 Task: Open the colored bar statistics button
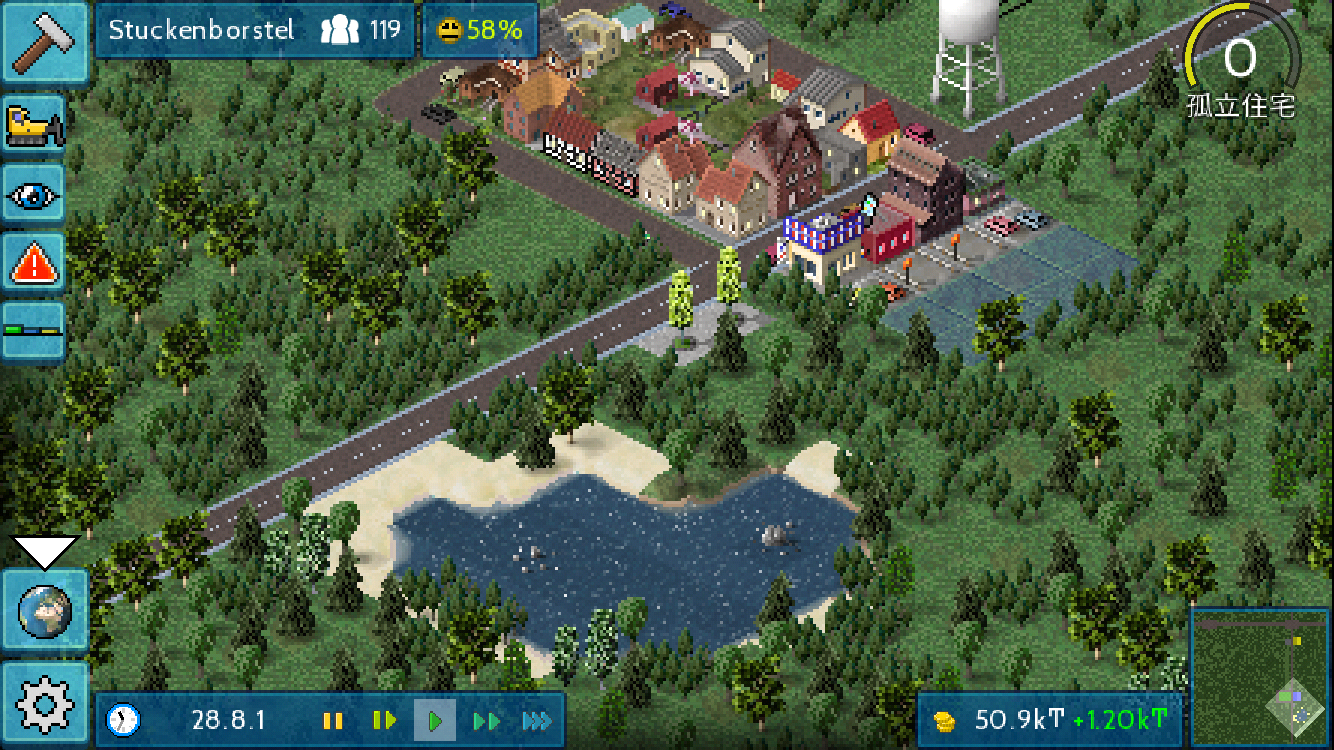click(x=34, y=331)
